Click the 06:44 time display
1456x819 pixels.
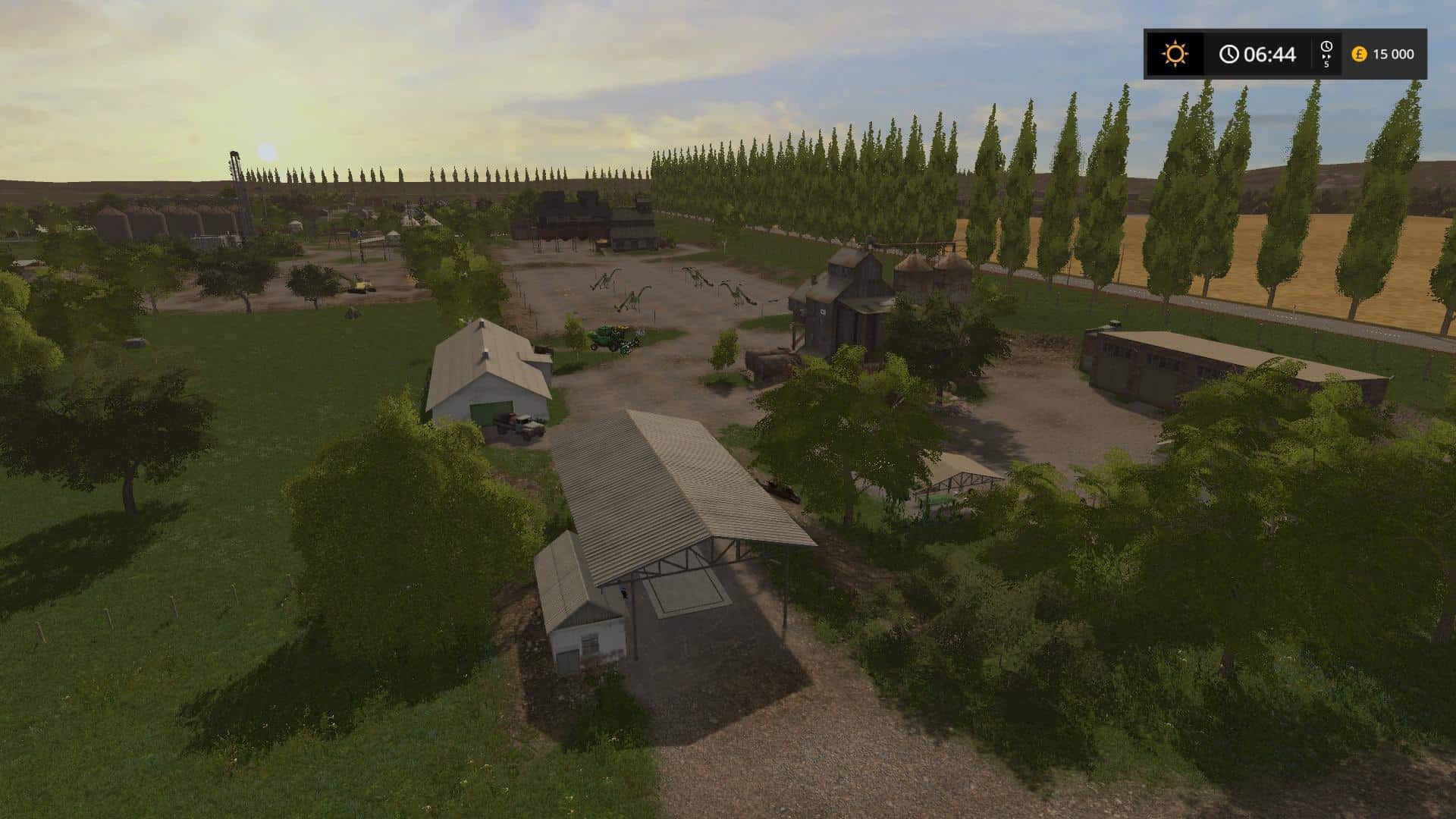click(x=1272, y=53)
